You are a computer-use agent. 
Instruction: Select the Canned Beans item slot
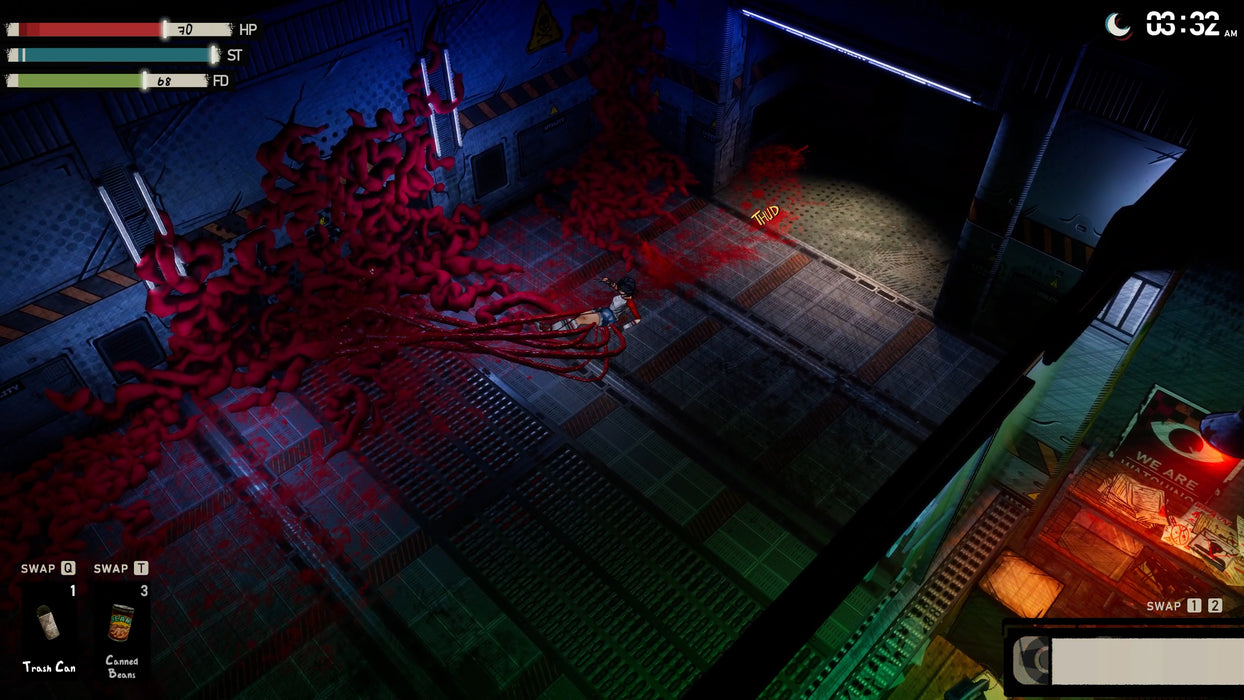tap(121, 624)
